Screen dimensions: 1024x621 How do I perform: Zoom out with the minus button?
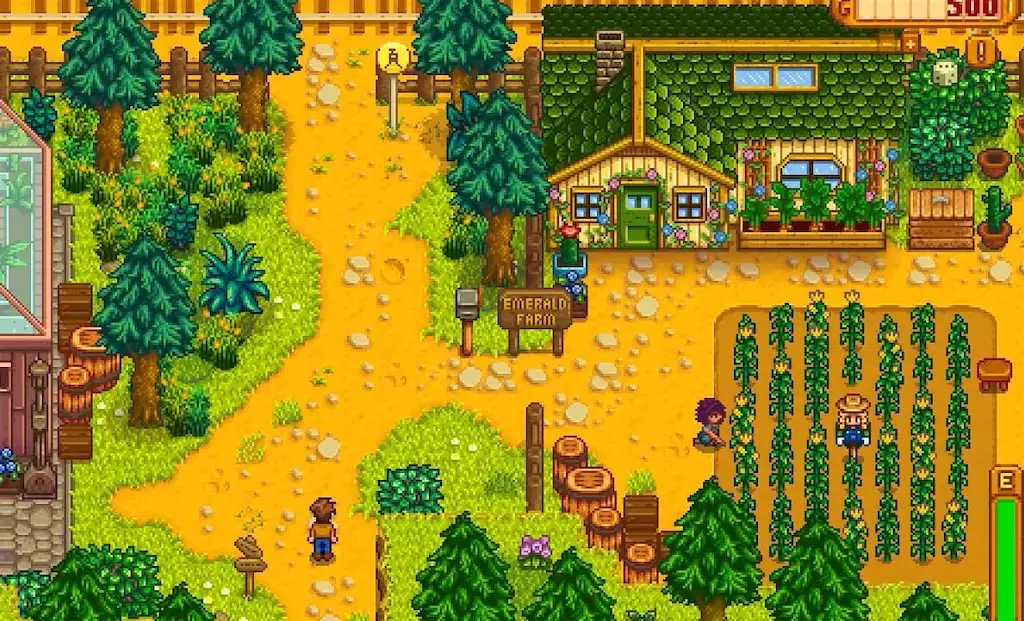tap(887, 44)
